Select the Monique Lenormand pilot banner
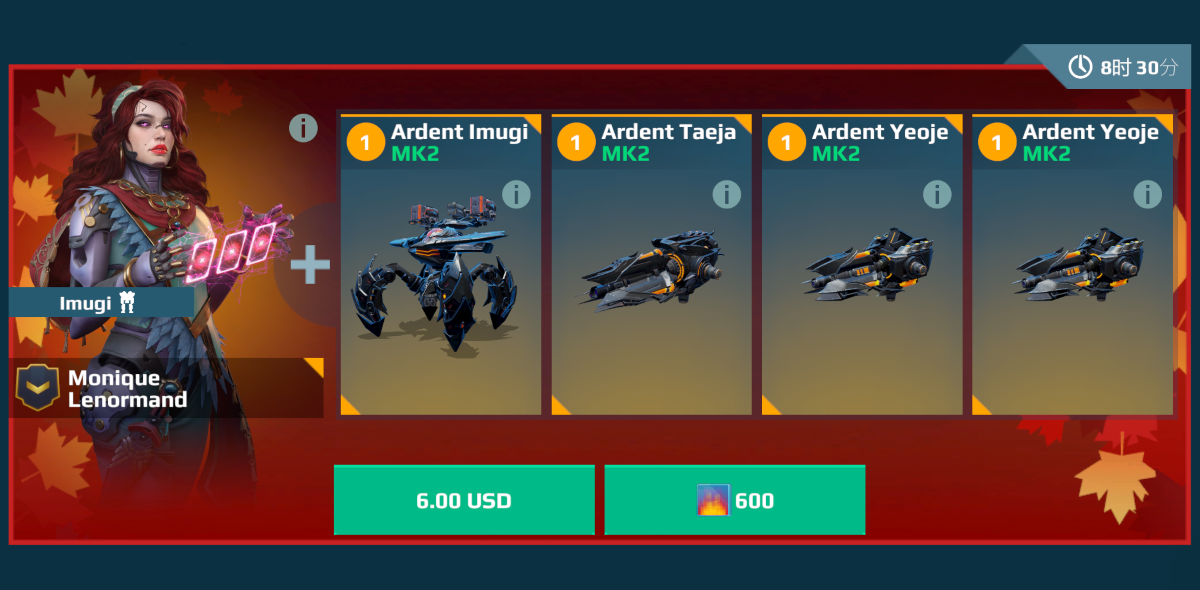Viewport: 1200px width, 590px height. [166, 388]
